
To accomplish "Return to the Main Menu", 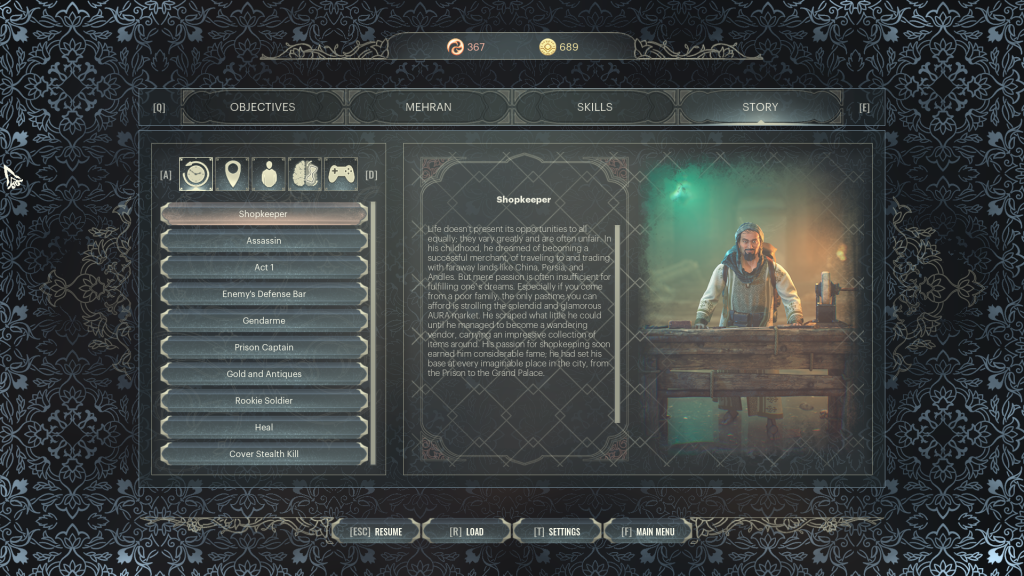I will (x=647, y=531).
